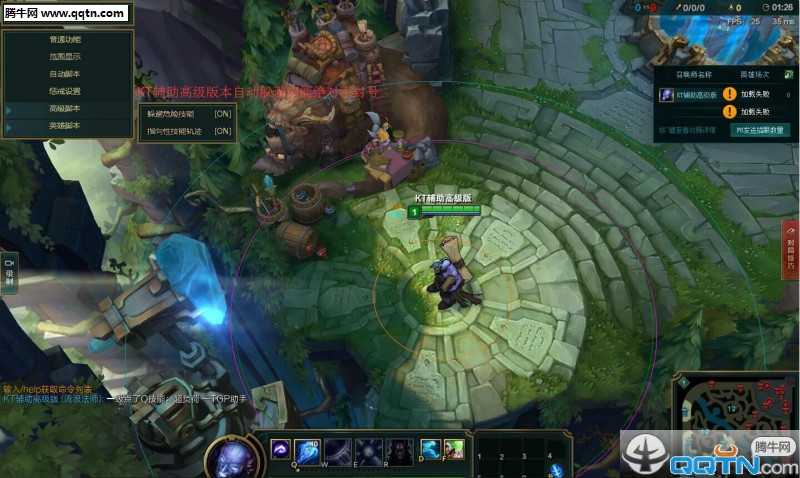Activate the R ultimate ability icon

368,450
